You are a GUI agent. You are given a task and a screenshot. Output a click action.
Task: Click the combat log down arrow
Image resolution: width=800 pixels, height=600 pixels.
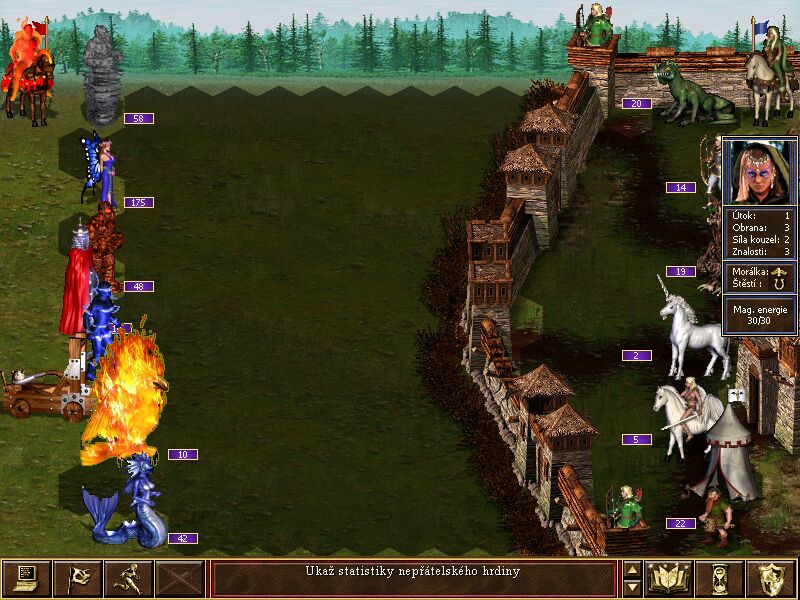[x=632, y=587]
